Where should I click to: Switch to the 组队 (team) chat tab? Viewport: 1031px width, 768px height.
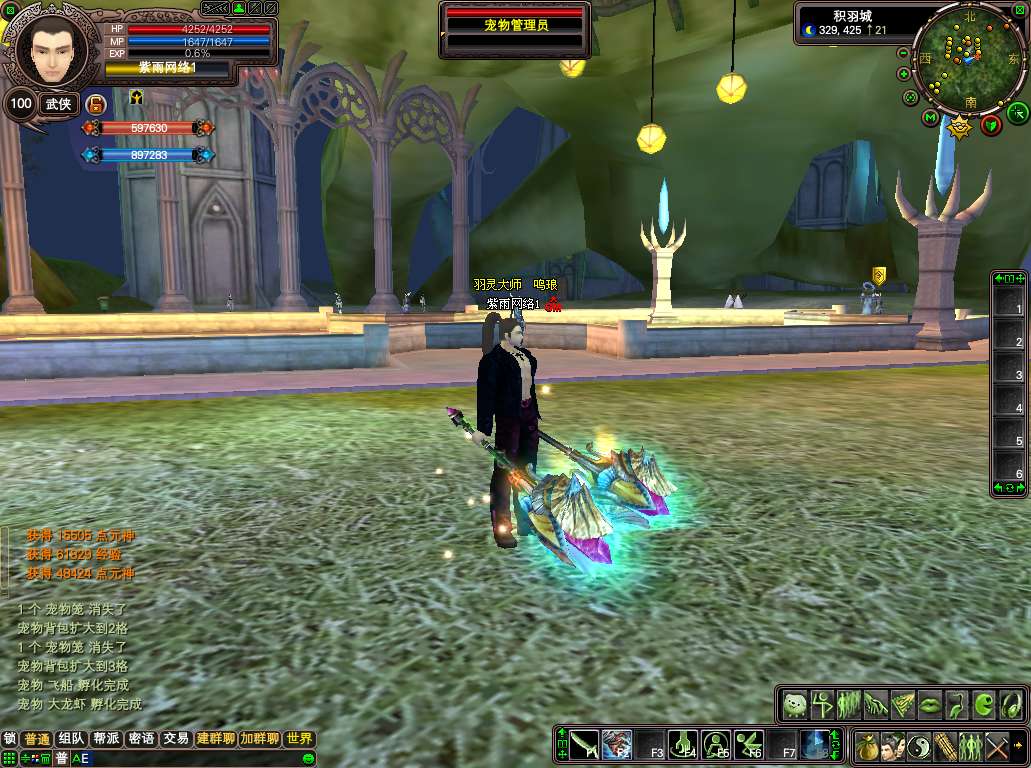tap(71, 739)
